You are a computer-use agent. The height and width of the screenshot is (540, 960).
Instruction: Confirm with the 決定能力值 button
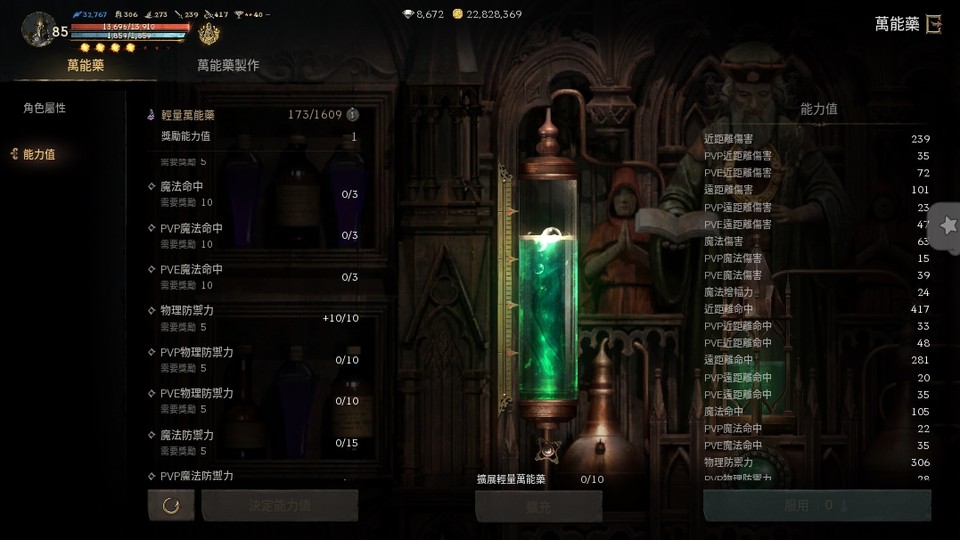[x=280, y=506]
